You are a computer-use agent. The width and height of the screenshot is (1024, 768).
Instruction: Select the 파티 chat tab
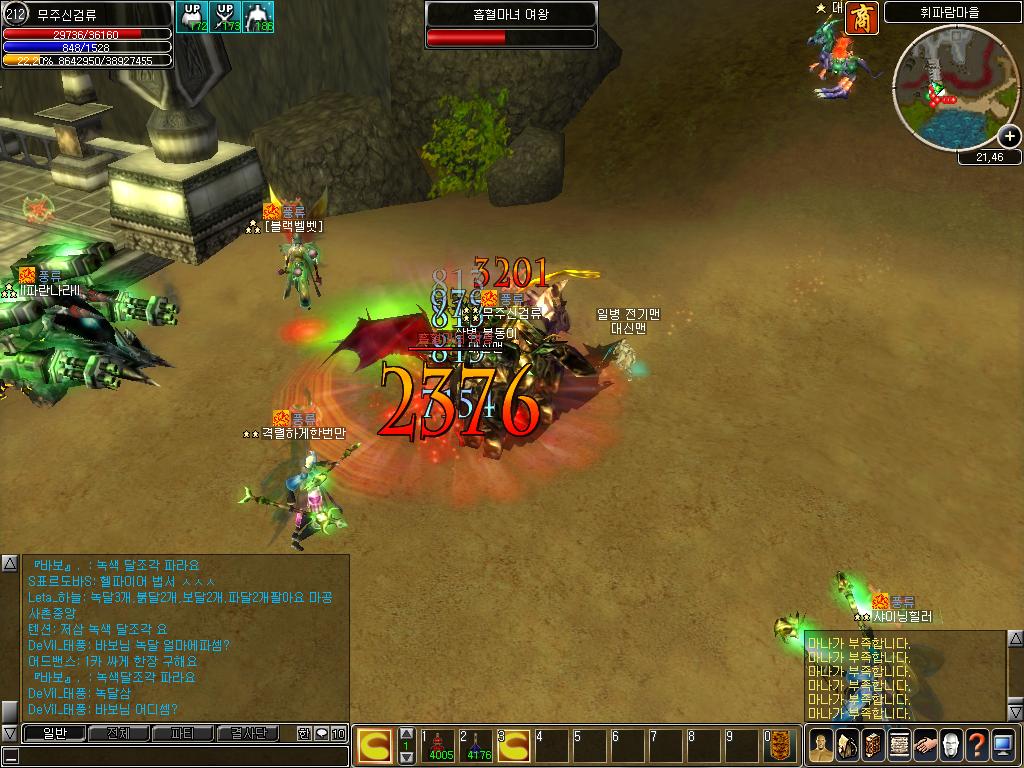click(x=182, y=734)
